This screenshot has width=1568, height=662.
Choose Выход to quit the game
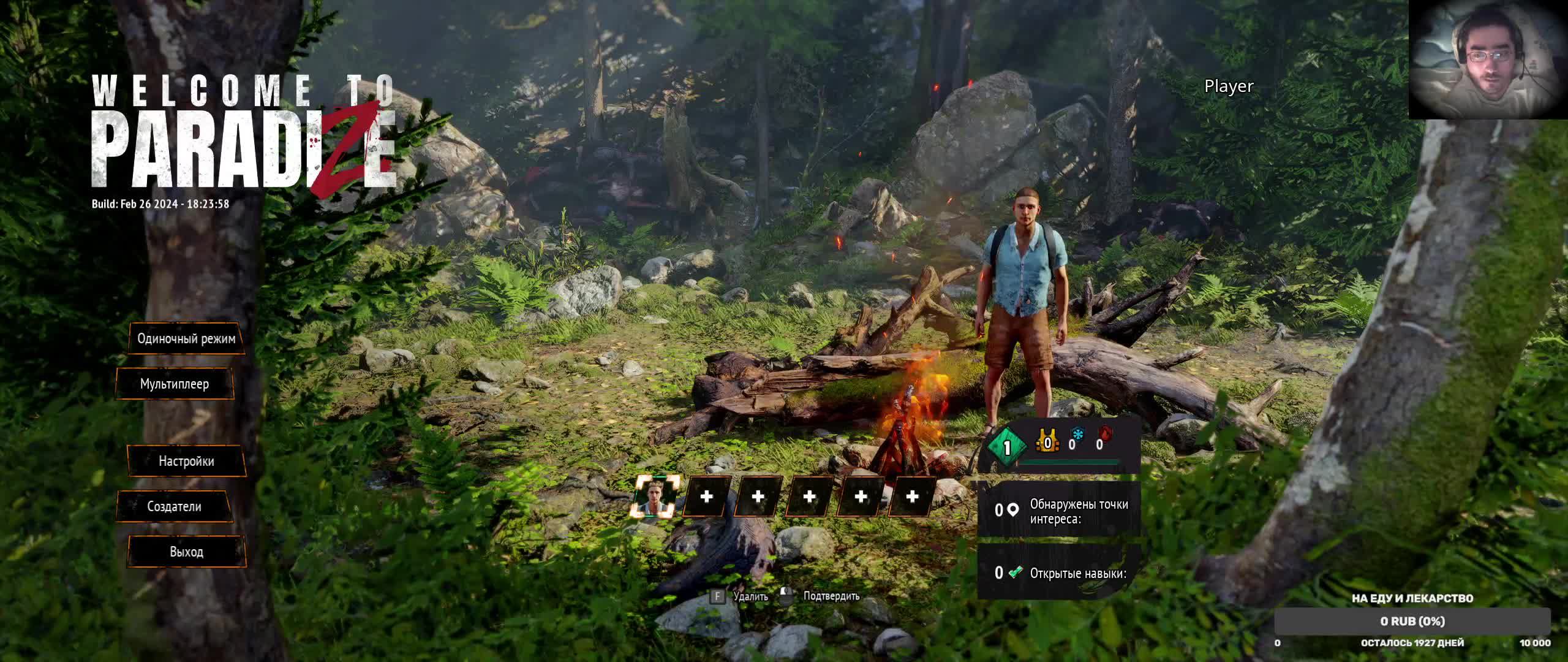186,552
